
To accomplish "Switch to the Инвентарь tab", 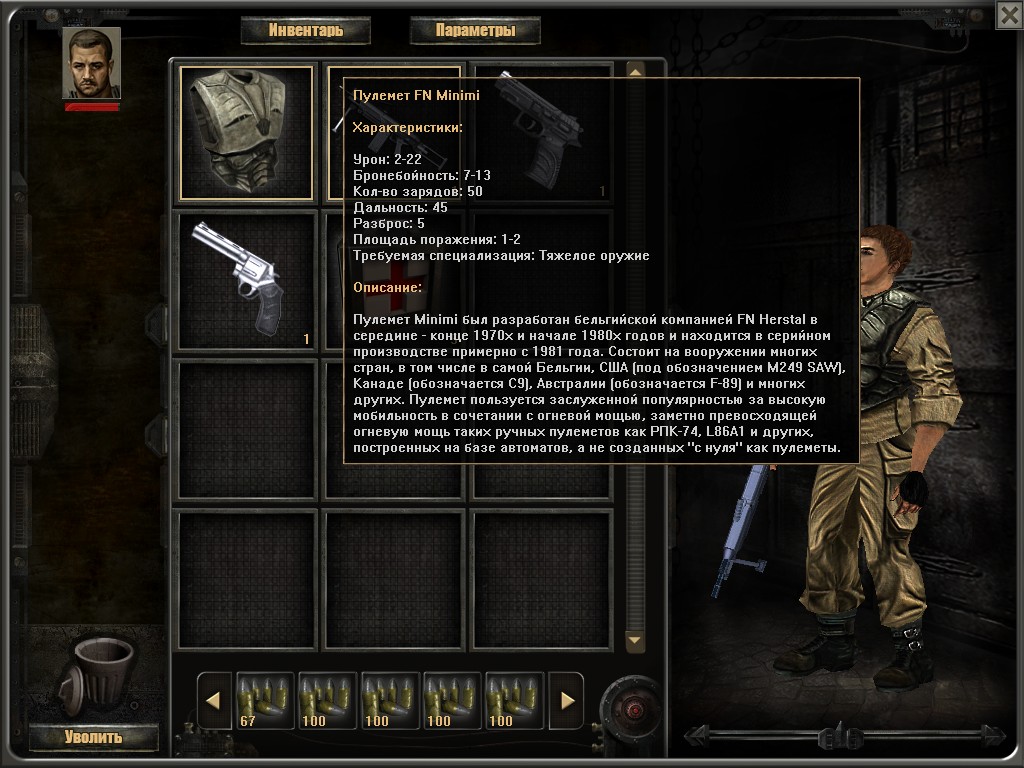I will 305,30.
